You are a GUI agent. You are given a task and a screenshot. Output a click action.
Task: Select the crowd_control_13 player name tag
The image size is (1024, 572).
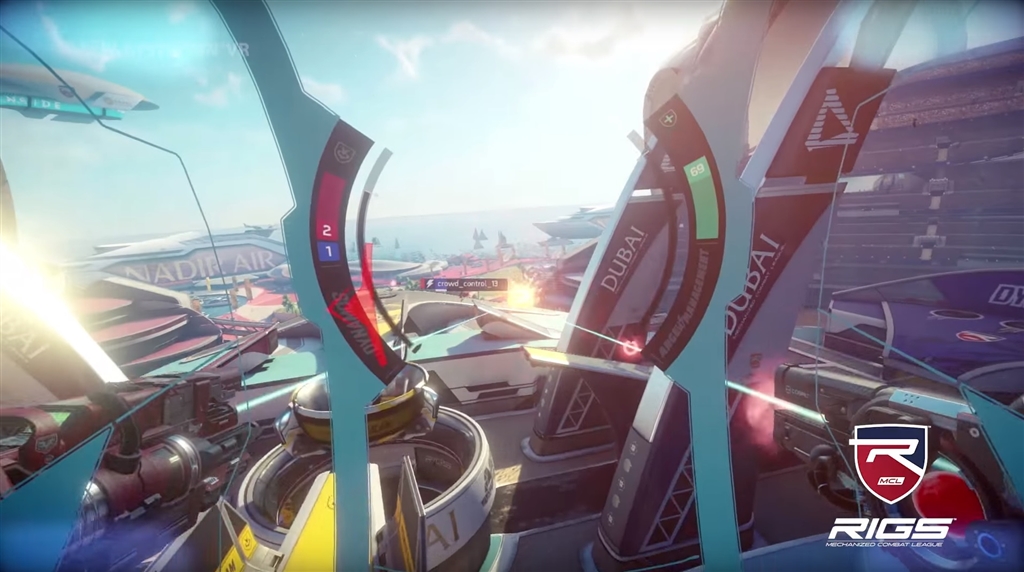click(x=466, y=283)
